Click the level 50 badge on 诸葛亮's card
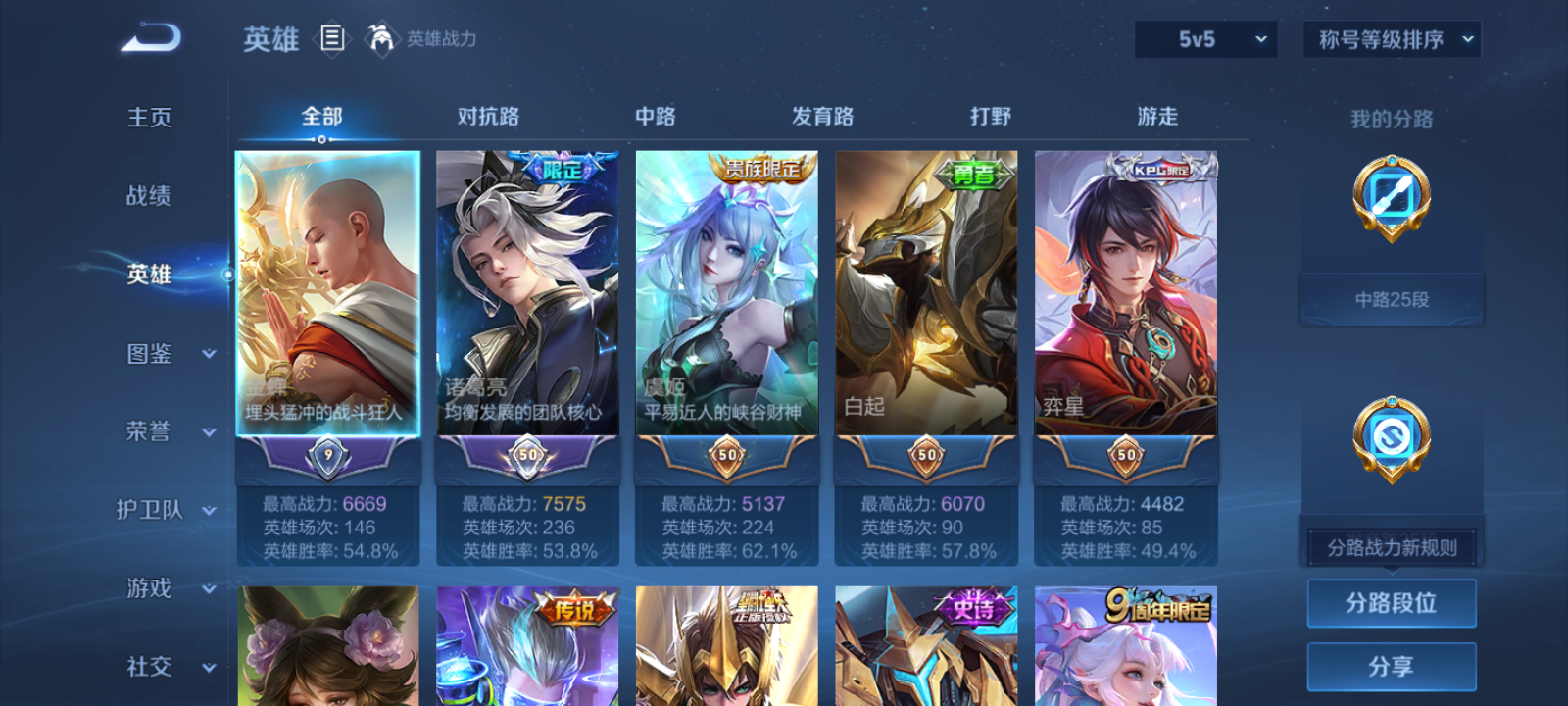 pos(527,457)
